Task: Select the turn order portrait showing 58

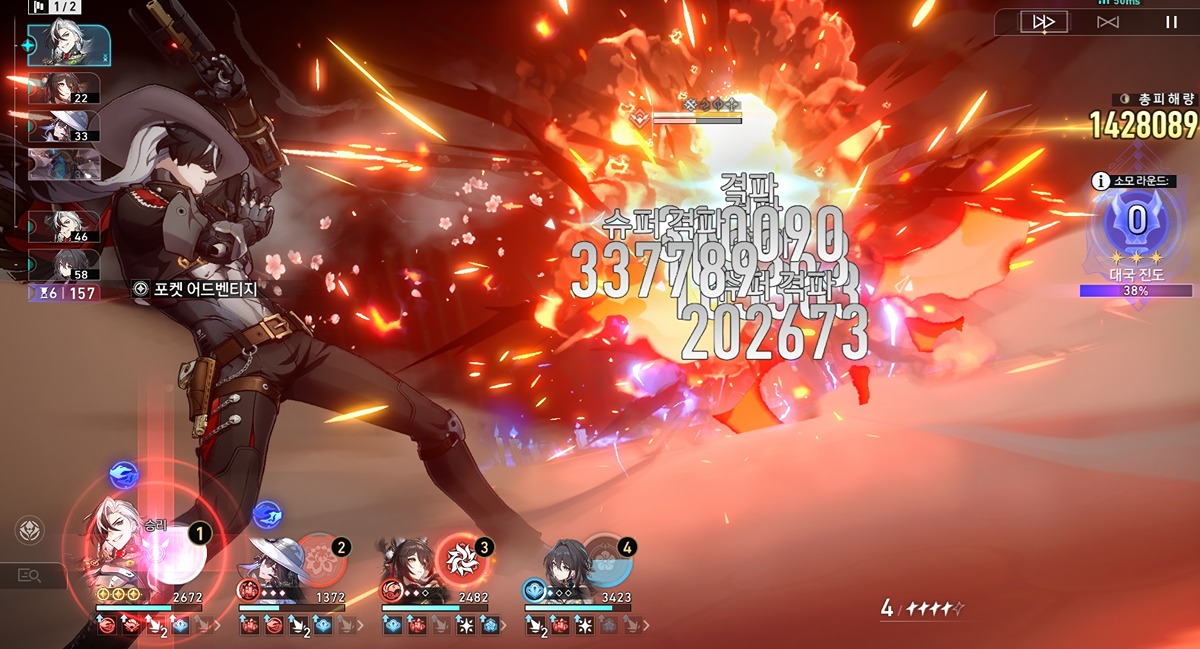Action: coord(64,264)
